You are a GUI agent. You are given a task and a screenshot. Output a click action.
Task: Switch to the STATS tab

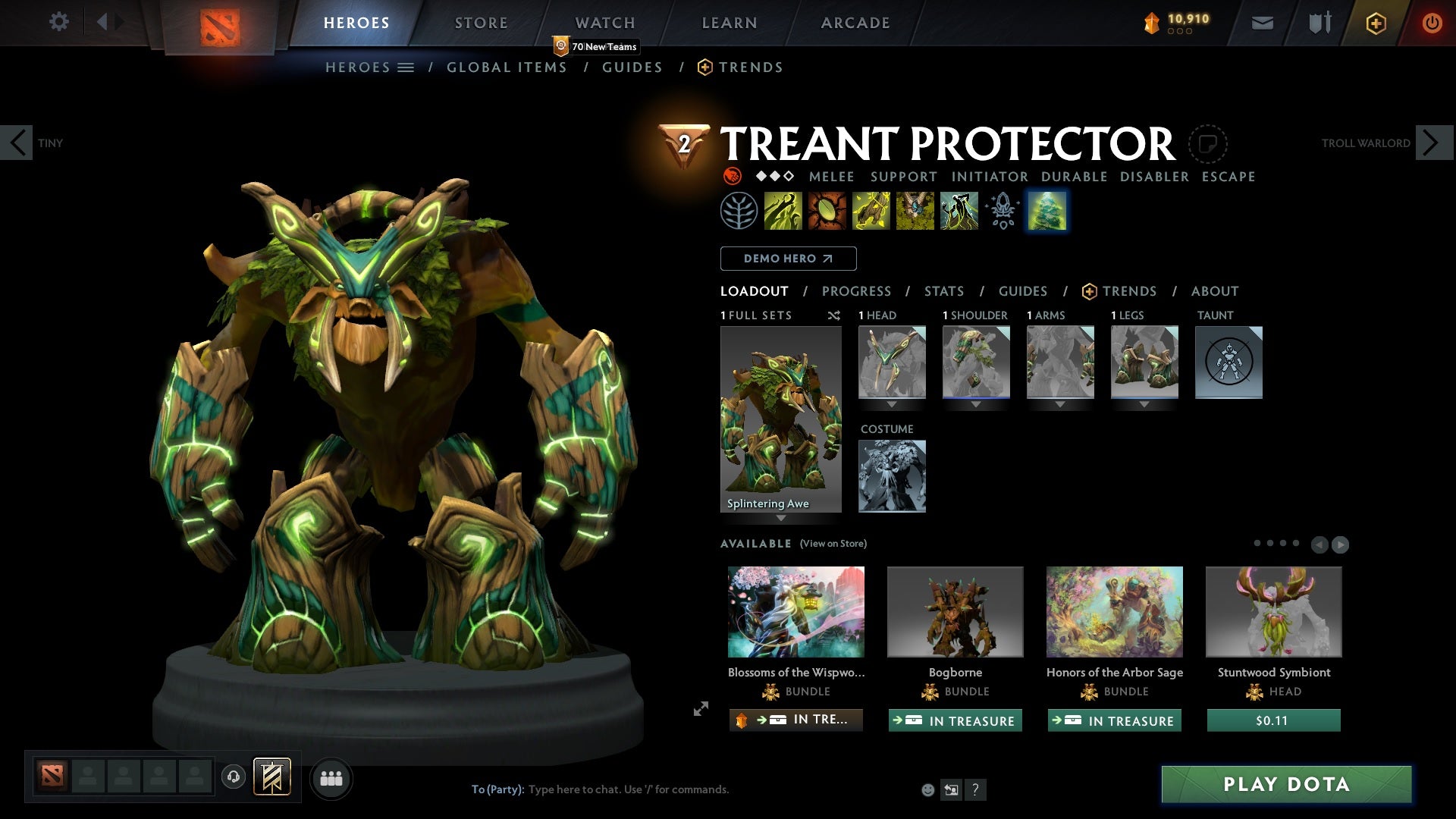[943, 290]
